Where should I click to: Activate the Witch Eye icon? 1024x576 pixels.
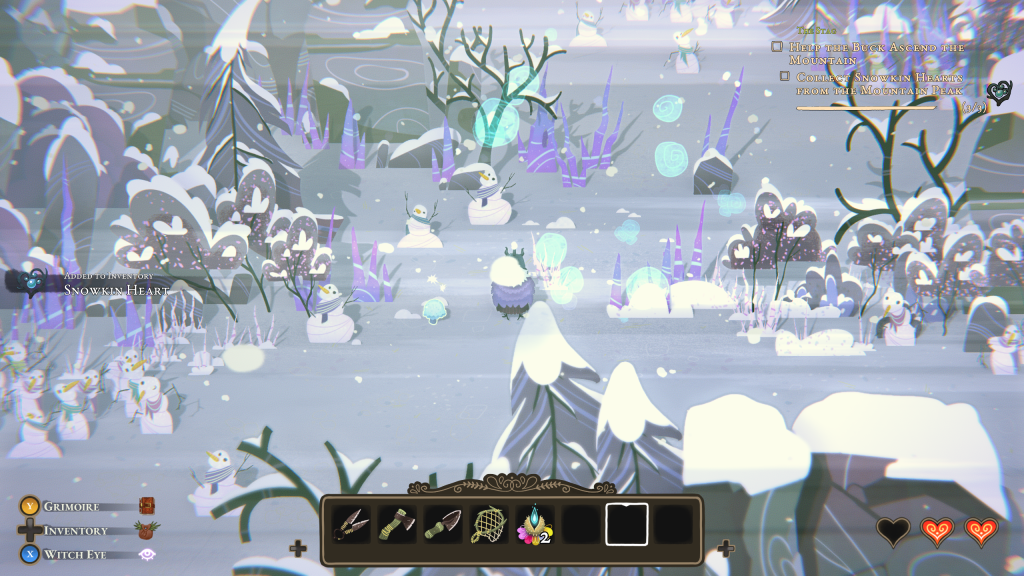point(147,554)
